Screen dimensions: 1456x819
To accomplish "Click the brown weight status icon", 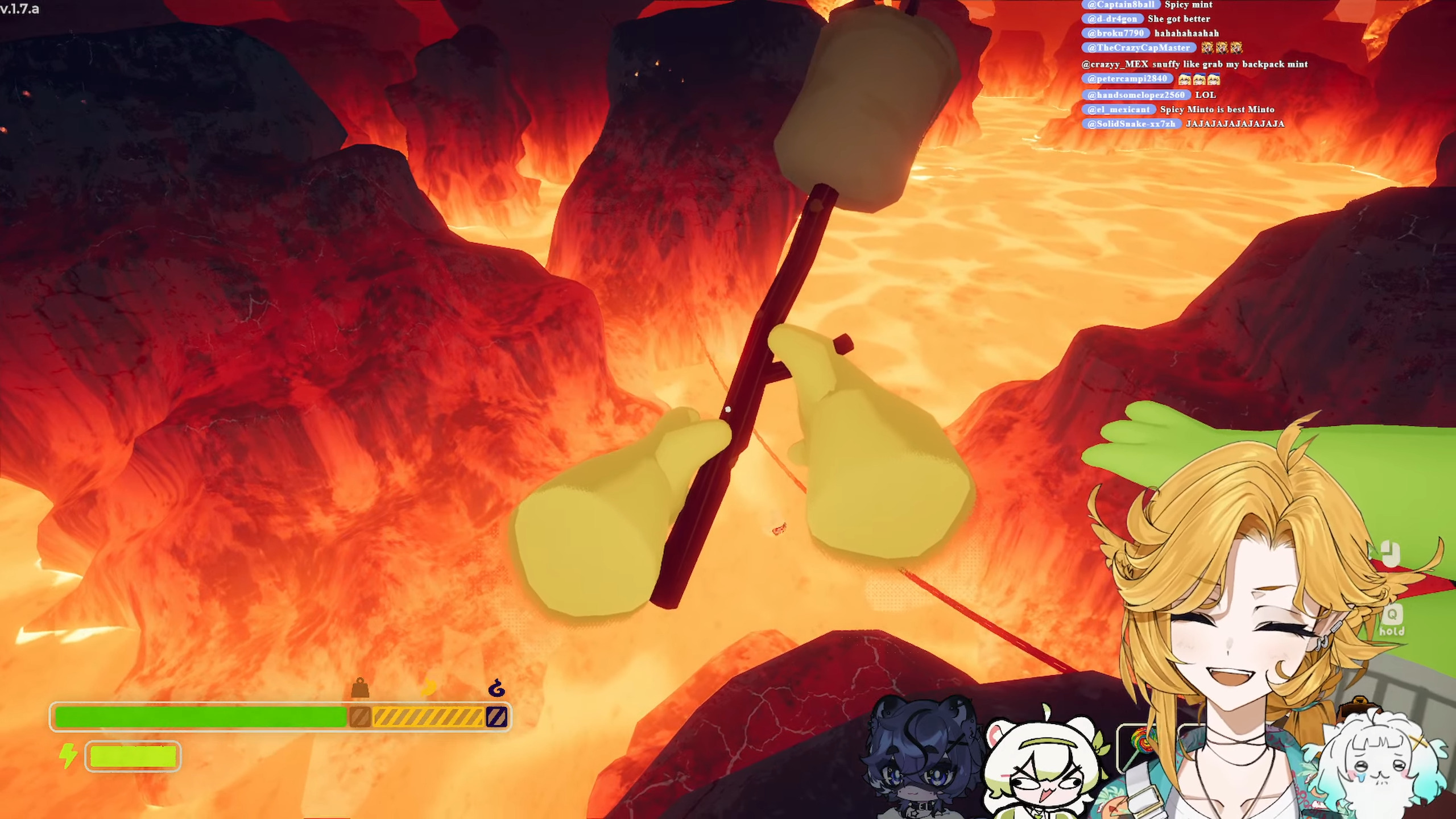I will point(360,688).
